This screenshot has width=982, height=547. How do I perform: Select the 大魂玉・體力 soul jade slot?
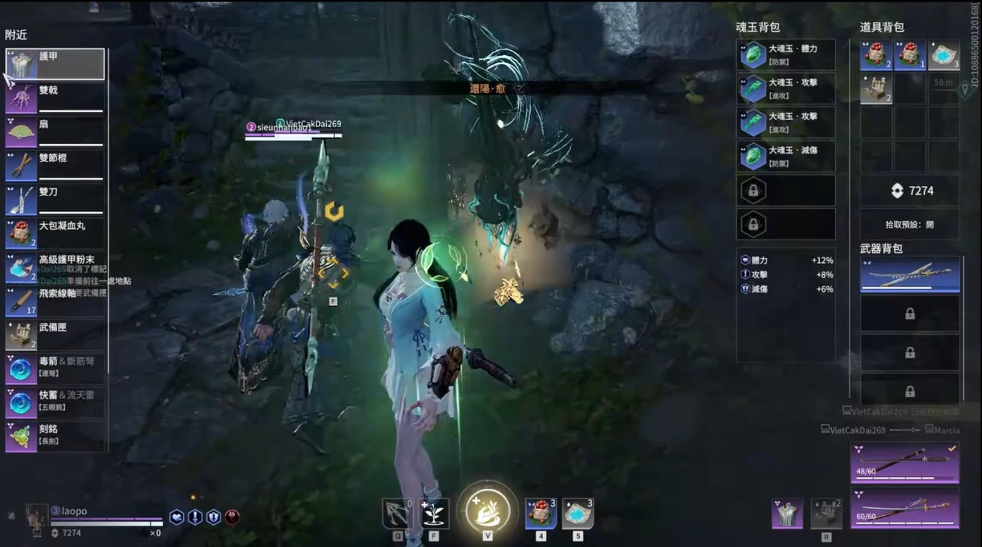tap(785, 55)
